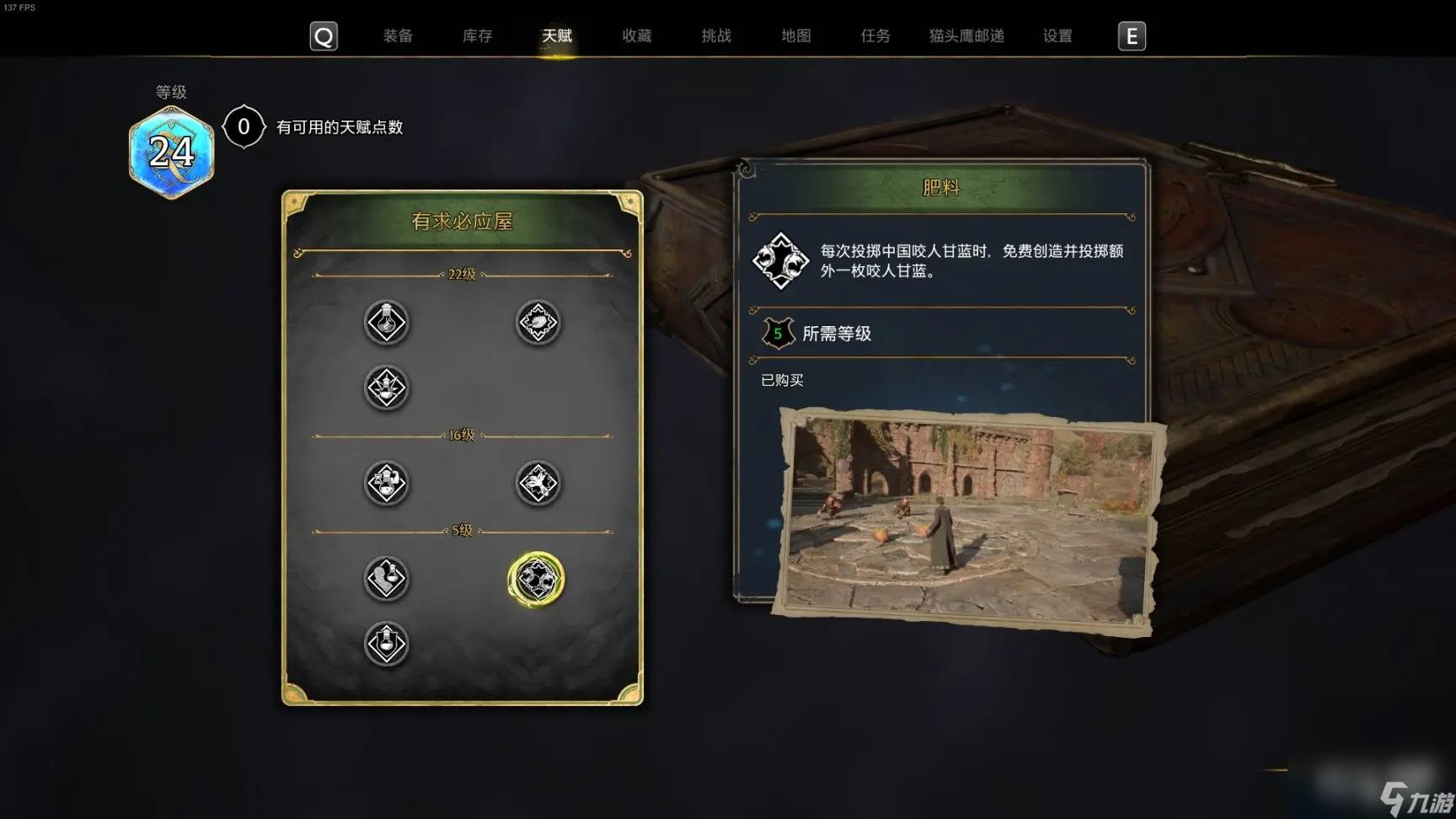Click the required level 5 shield icon
Viewport: 1456px width, 819px height.
[x=779, y=333]
